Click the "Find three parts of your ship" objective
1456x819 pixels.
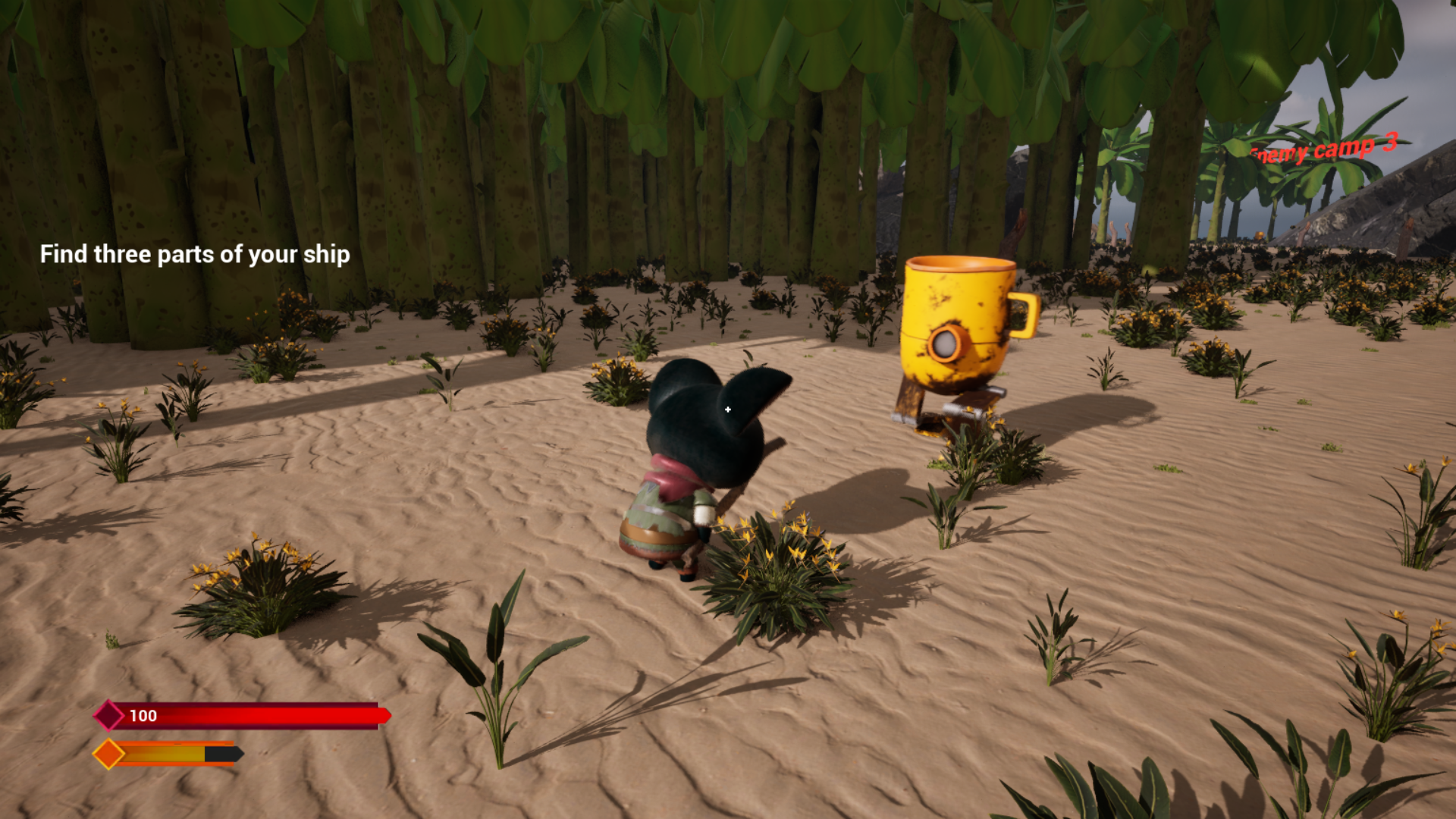[x=195, y=255]
